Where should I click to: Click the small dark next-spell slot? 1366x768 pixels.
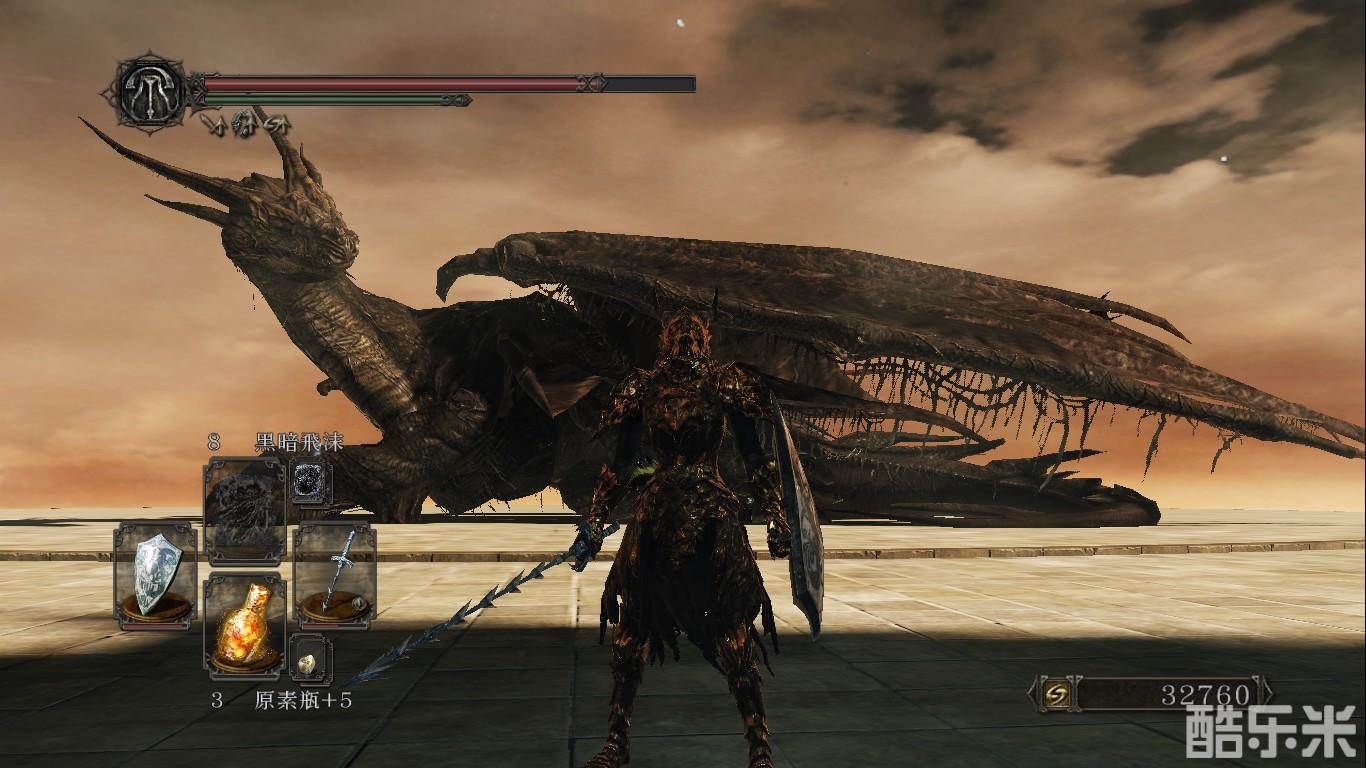pyautogui.click(x=309, y=482)
